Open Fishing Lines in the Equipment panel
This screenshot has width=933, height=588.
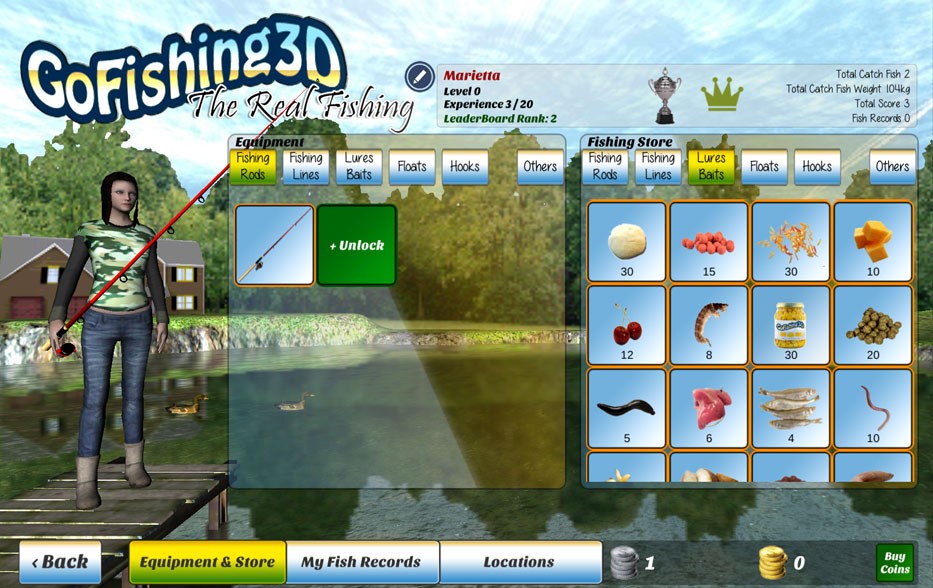point(306,166)
